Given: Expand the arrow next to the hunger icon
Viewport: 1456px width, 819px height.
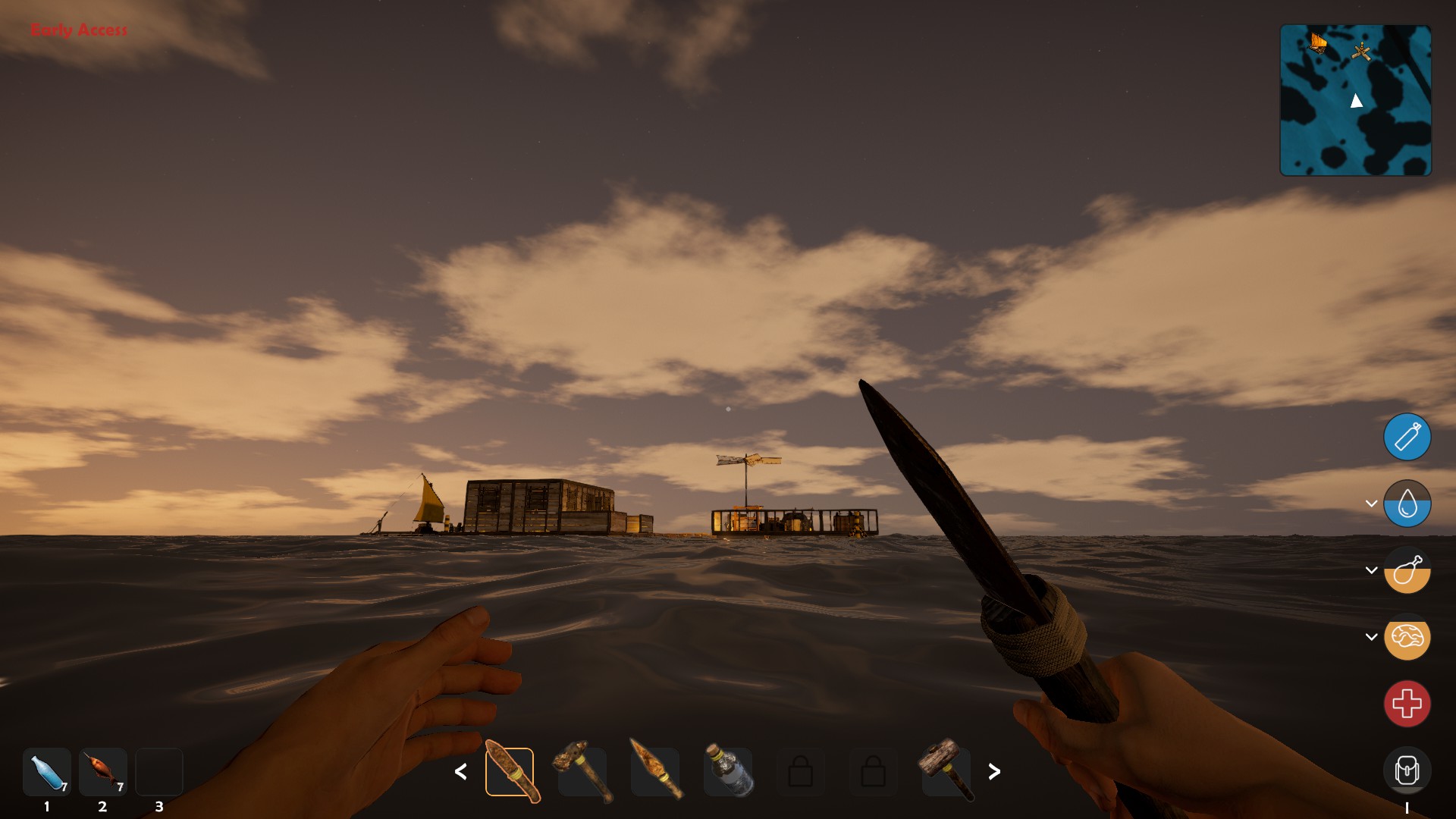Looking at the screenshot, I should pyautogui.click(x=1371, y=570).
